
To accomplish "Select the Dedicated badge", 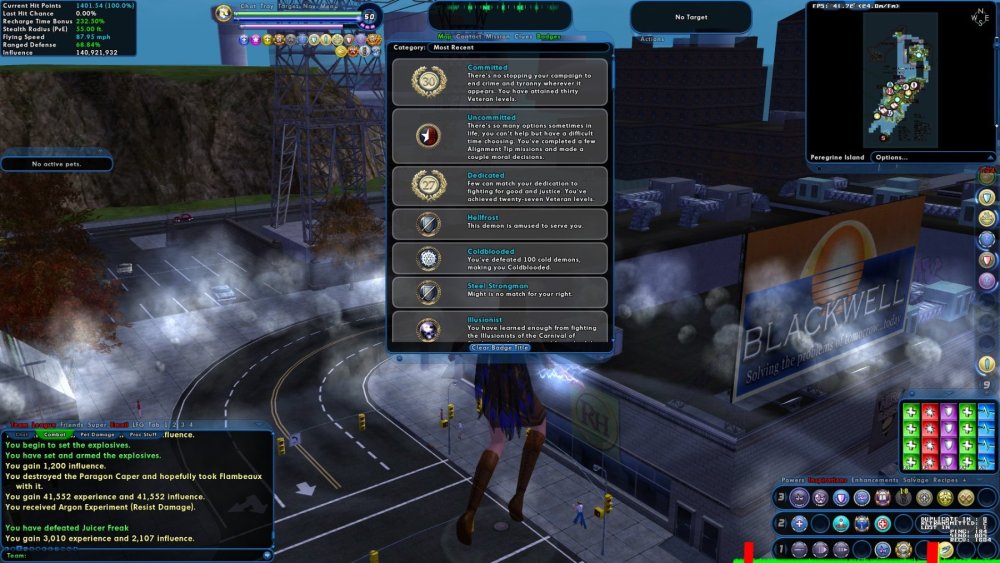I will [499, 185].
